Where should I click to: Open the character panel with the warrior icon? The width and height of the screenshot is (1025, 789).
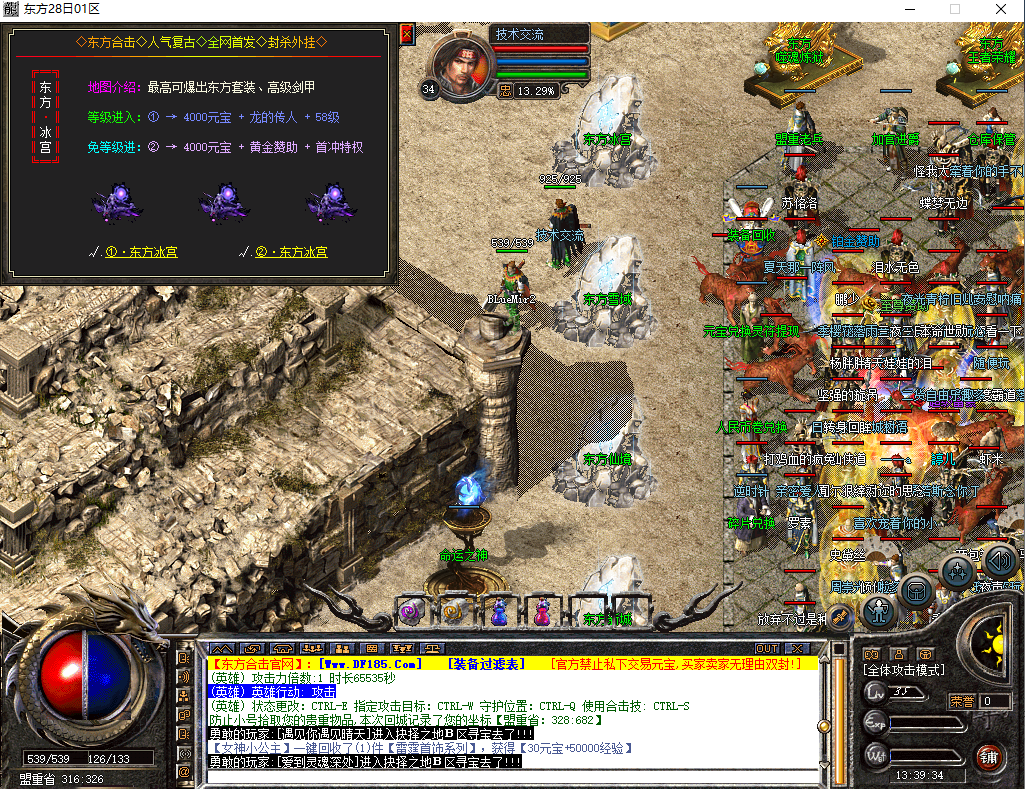pyautogui.click(x=880, y=610)
